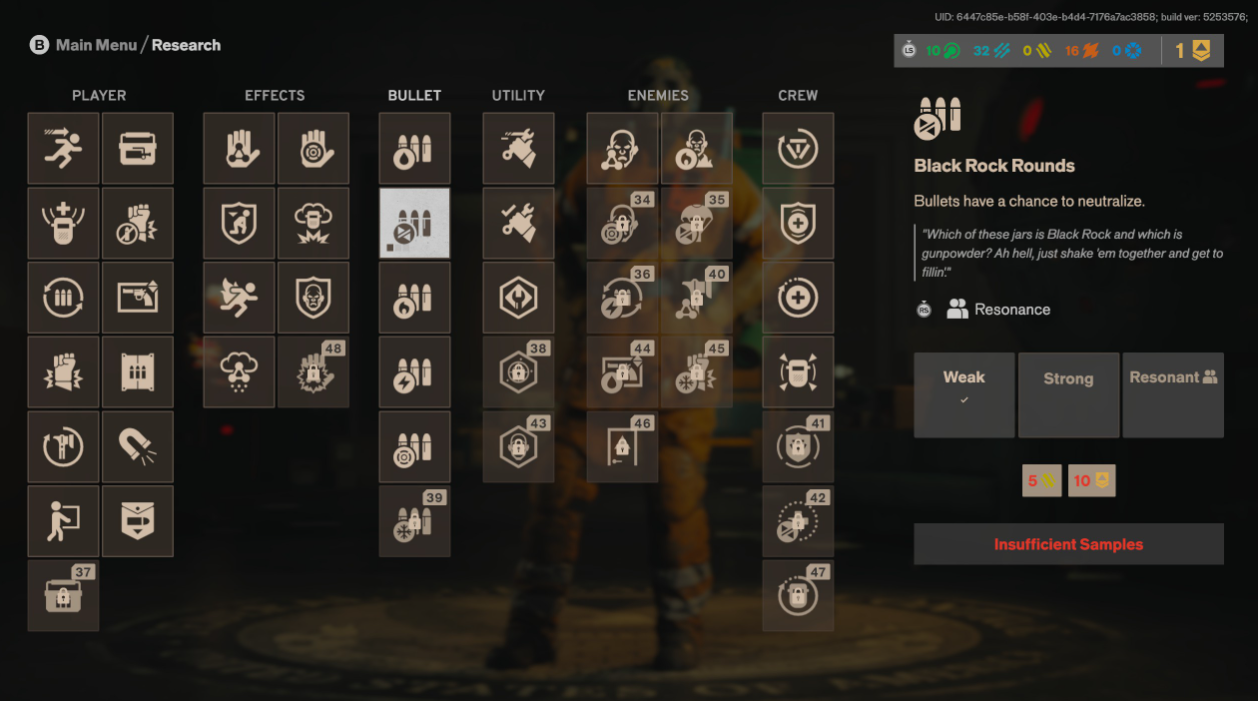Screen dimensions: 1258x701
Task: Select the highlighted Black Rock Rounds tile
Action: point(414,223)
